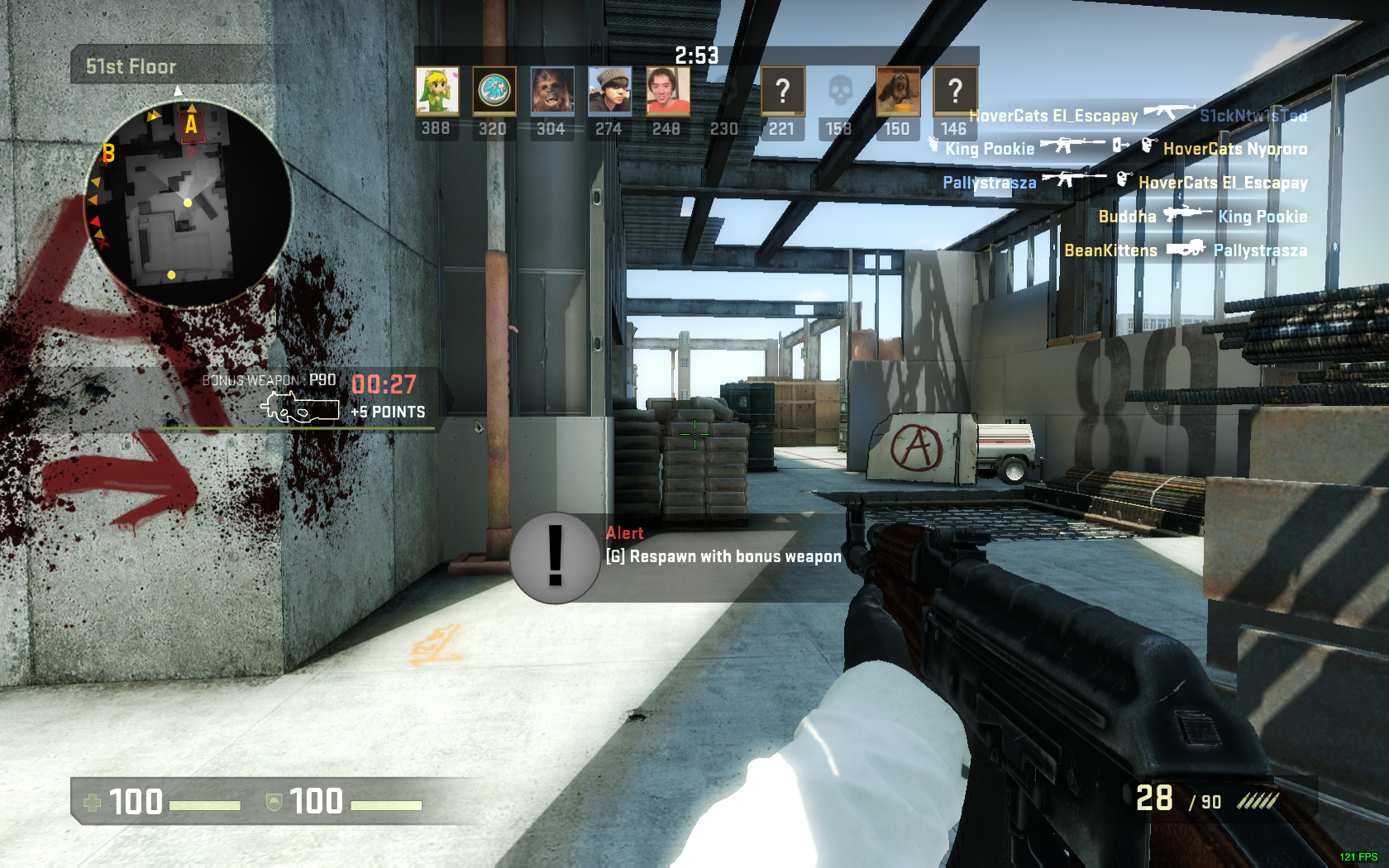This screenshot has height=868, width=1389.
Task: Select the dead player skull icon
Action: (839, 91)
